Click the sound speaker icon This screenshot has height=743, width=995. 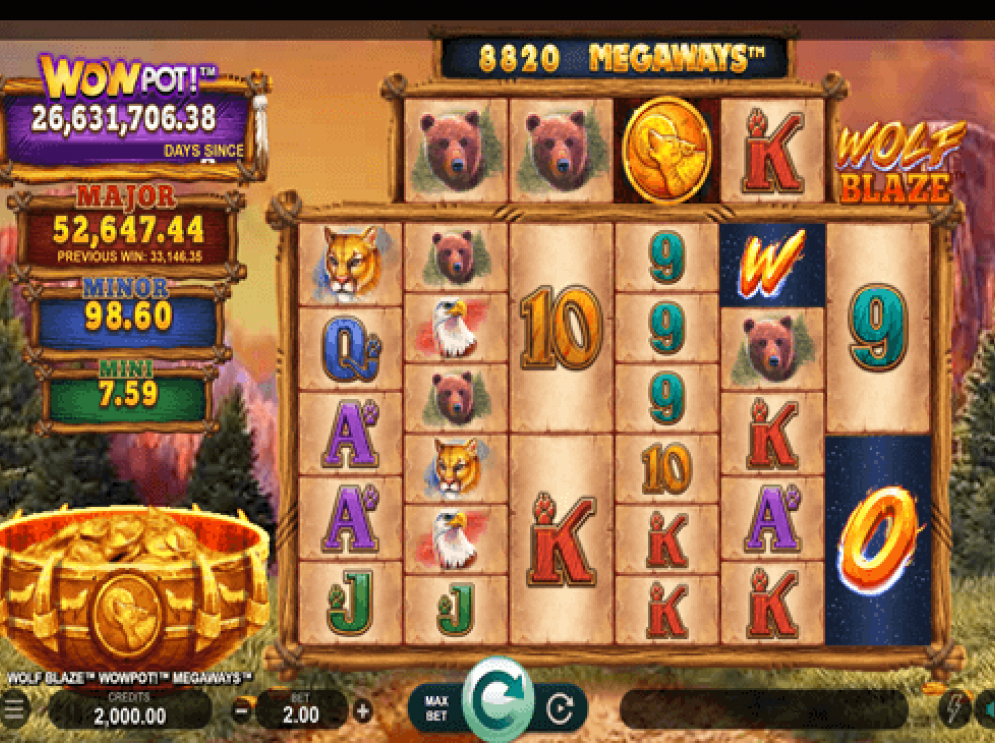[x=986, y=709]
